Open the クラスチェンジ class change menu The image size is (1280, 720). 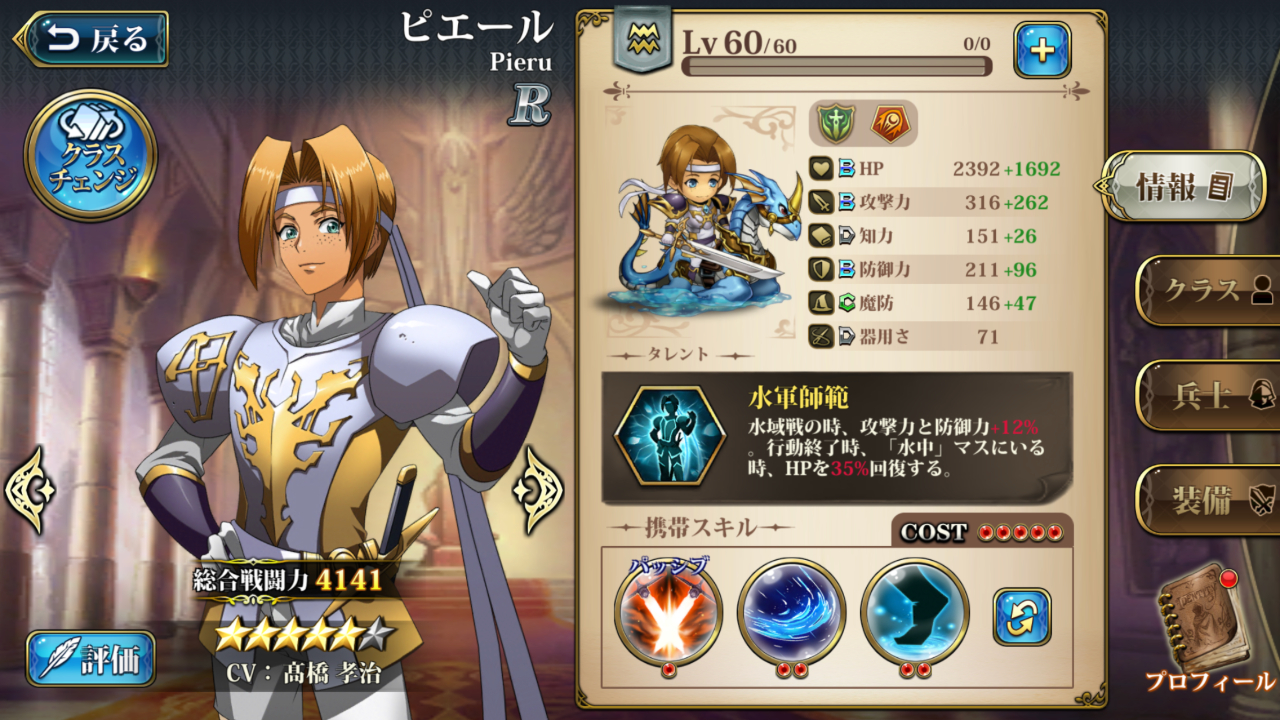90,156
